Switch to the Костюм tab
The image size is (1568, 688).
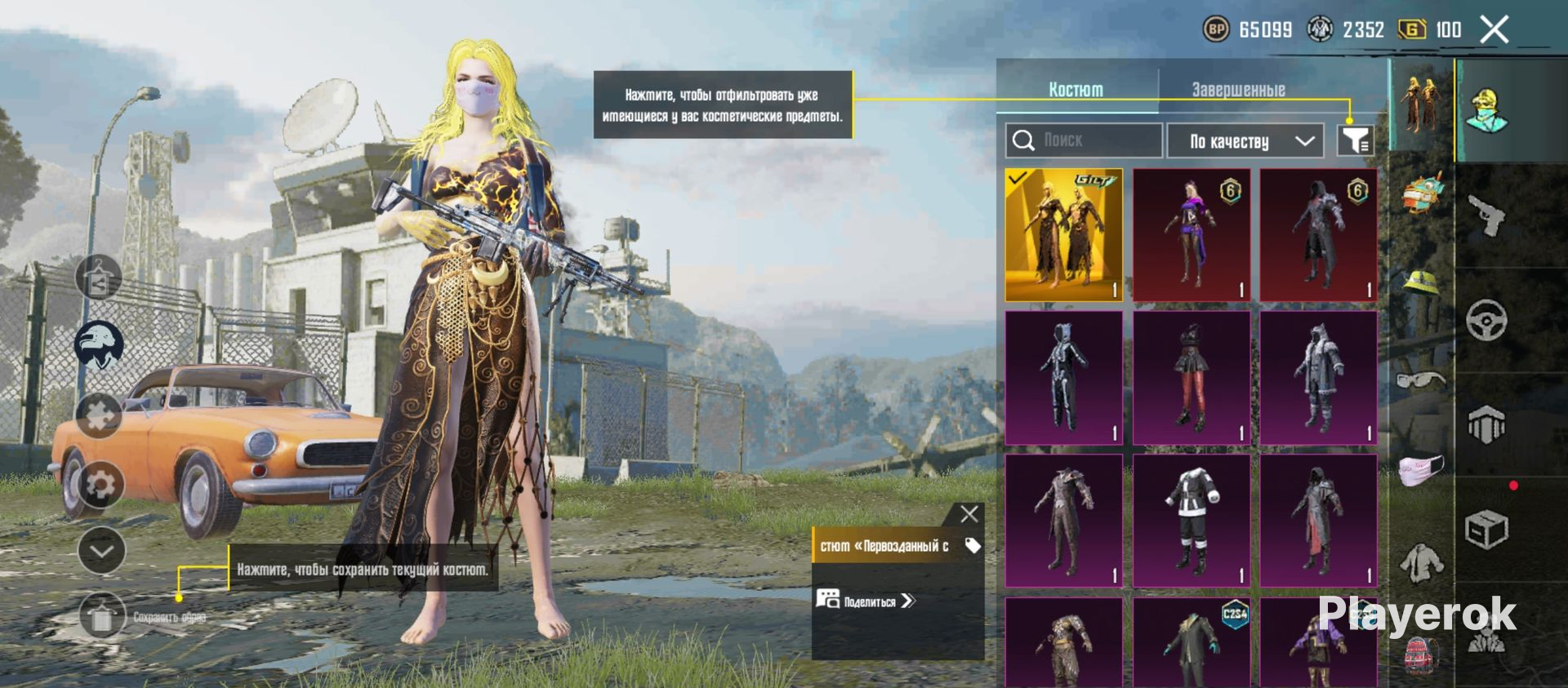click(x=1076, y=90)
